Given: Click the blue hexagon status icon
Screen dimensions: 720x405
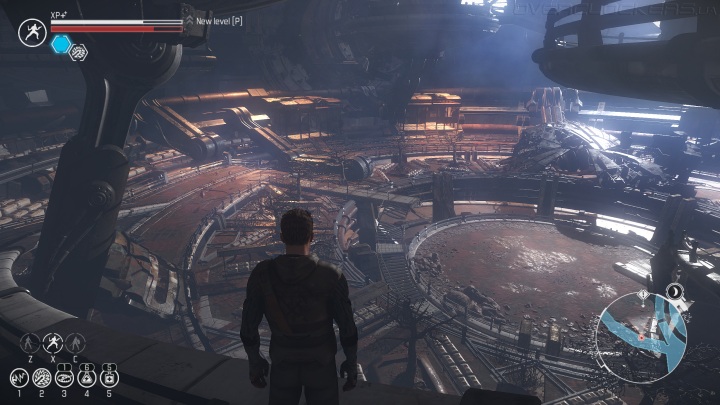Looking at the screenshot, I should (61, 44).
